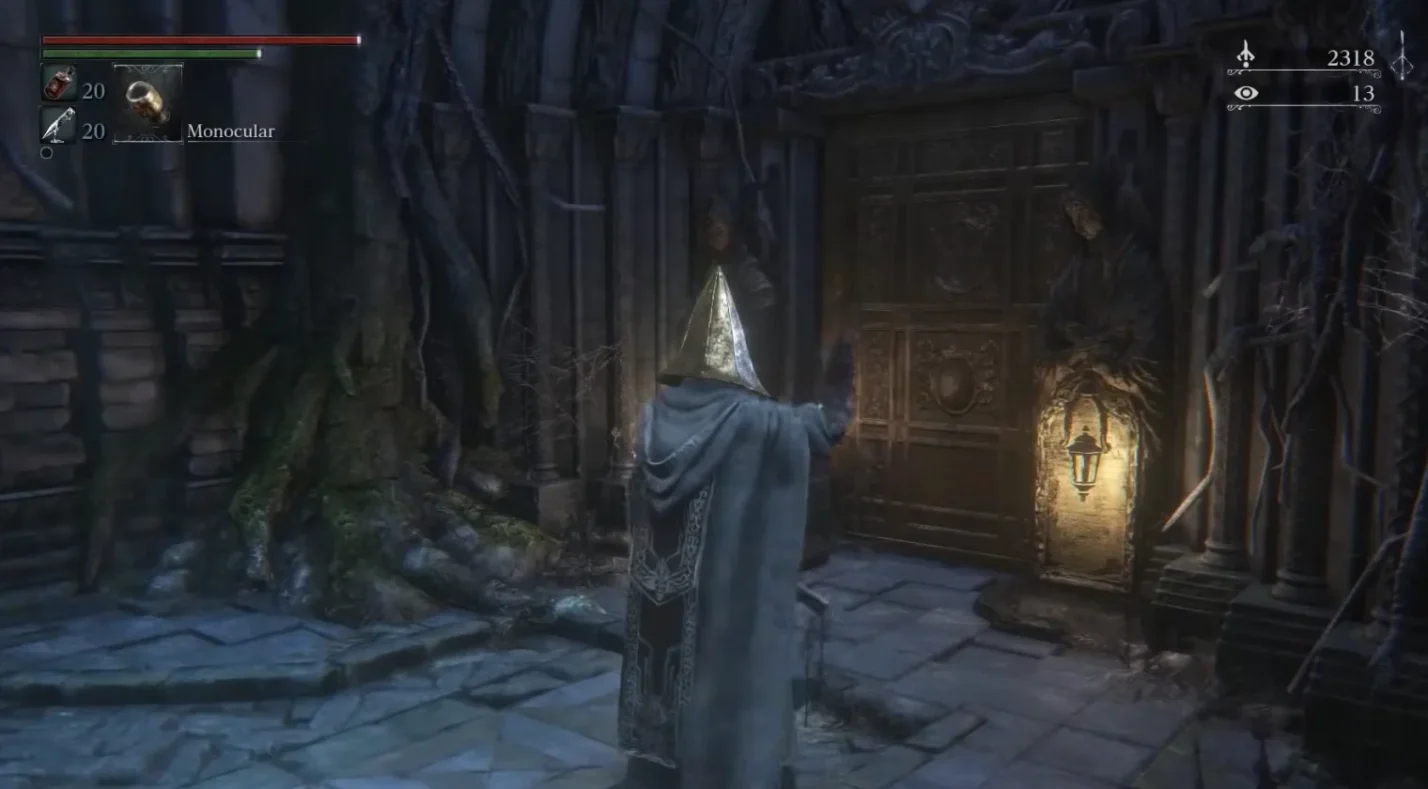This screenshot has width=1428, height=789.
Task: Select the quicksilver bullet icon
Action: (x=58, y=125)
